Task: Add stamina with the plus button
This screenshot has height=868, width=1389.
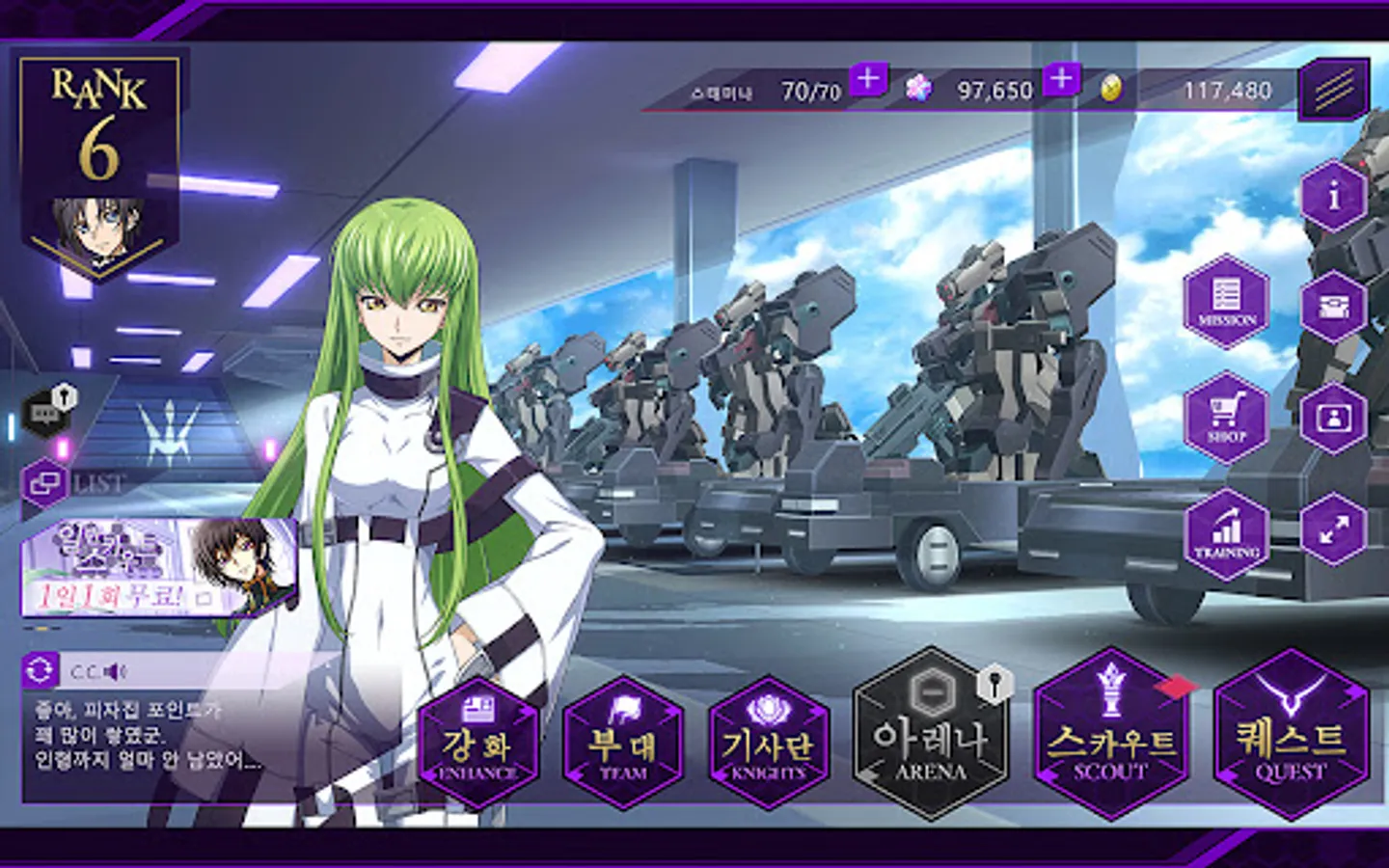Action: click(x=868, y=79)
